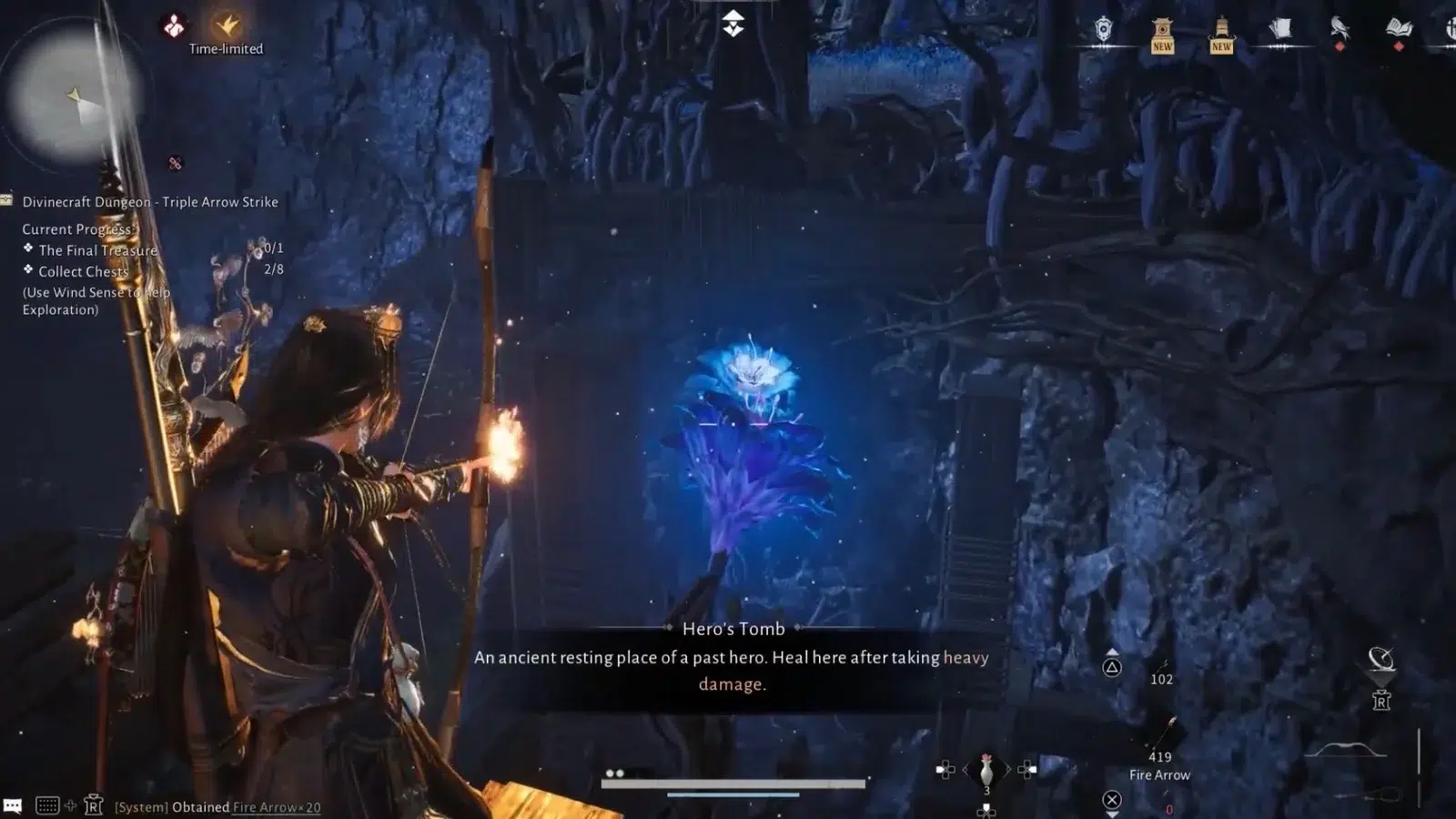The image size is (1456, 819).
Task: Click the downward chevron marker at top center
Action: coord(733,25)
